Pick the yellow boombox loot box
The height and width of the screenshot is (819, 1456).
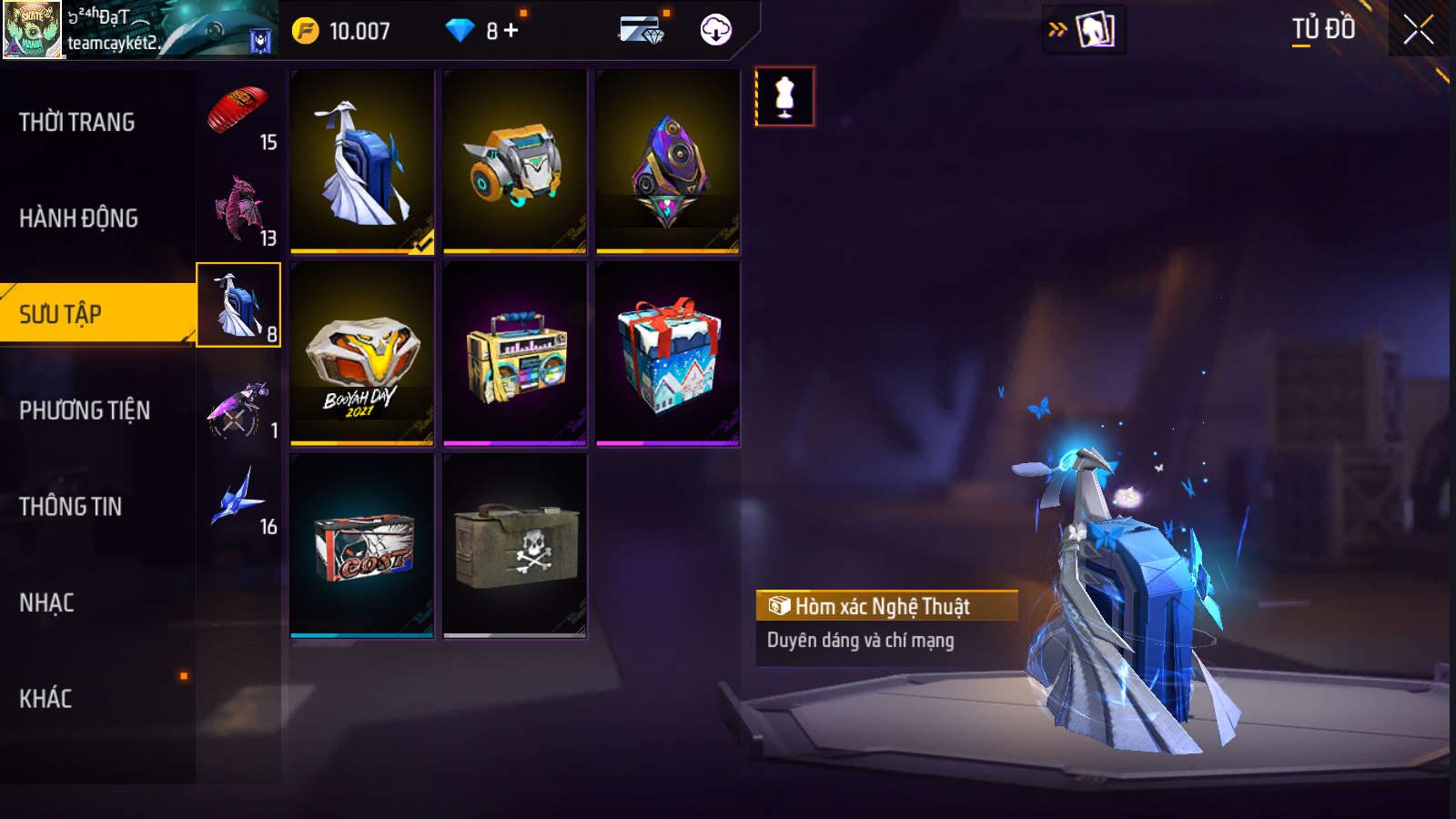[515, 354]
